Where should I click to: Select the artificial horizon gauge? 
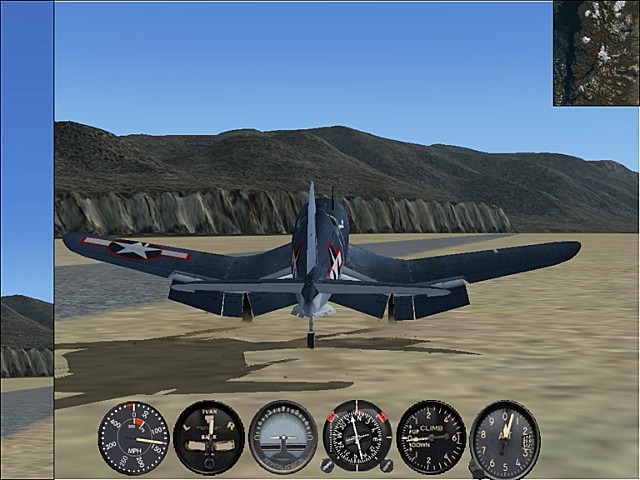pos(283,437)
